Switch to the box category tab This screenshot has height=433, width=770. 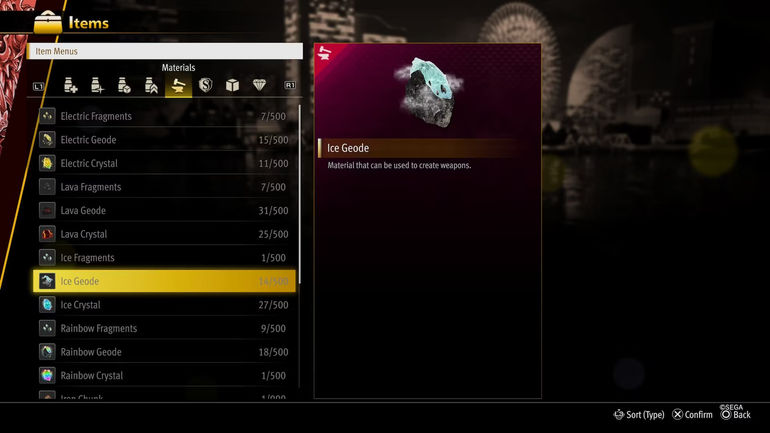232,86
